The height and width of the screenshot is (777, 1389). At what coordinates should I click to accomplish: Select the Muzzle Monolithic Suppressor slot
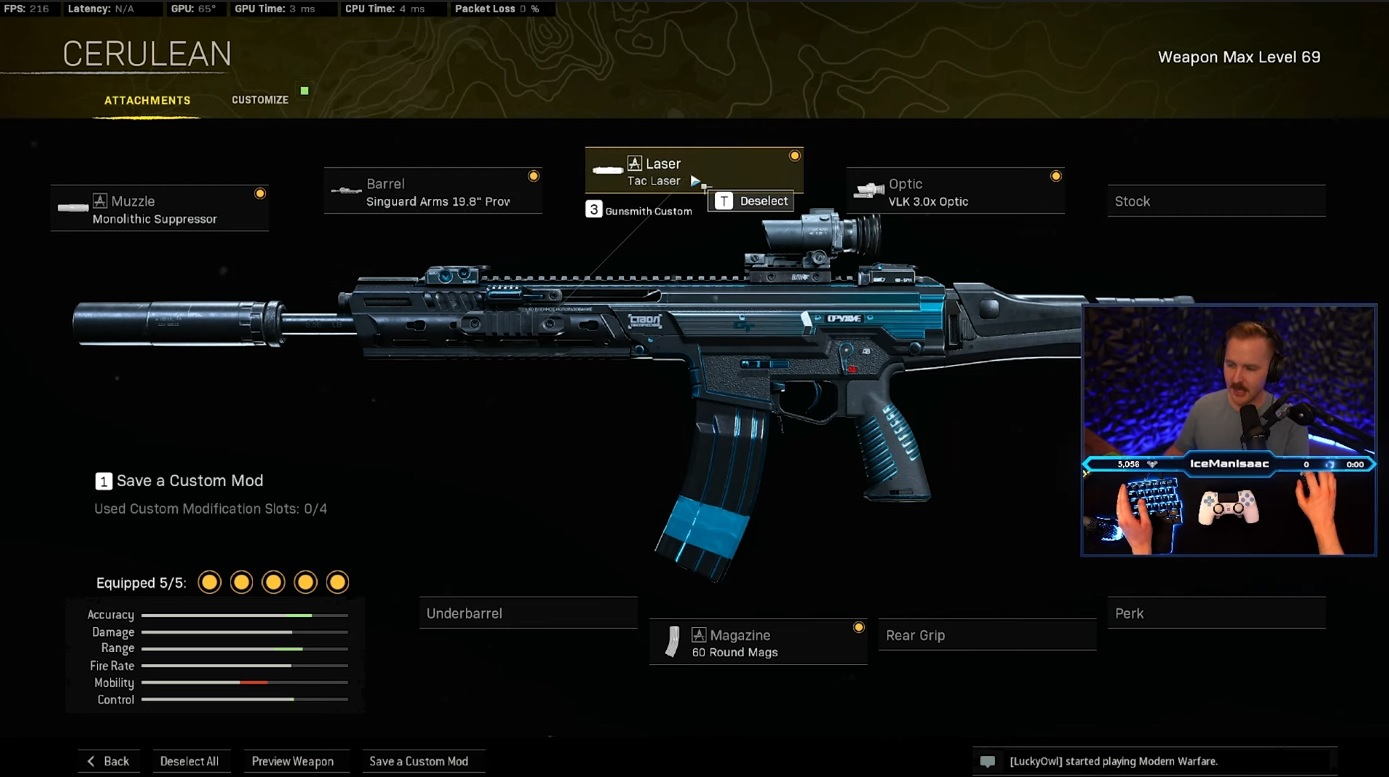click(x=160, y=209)
